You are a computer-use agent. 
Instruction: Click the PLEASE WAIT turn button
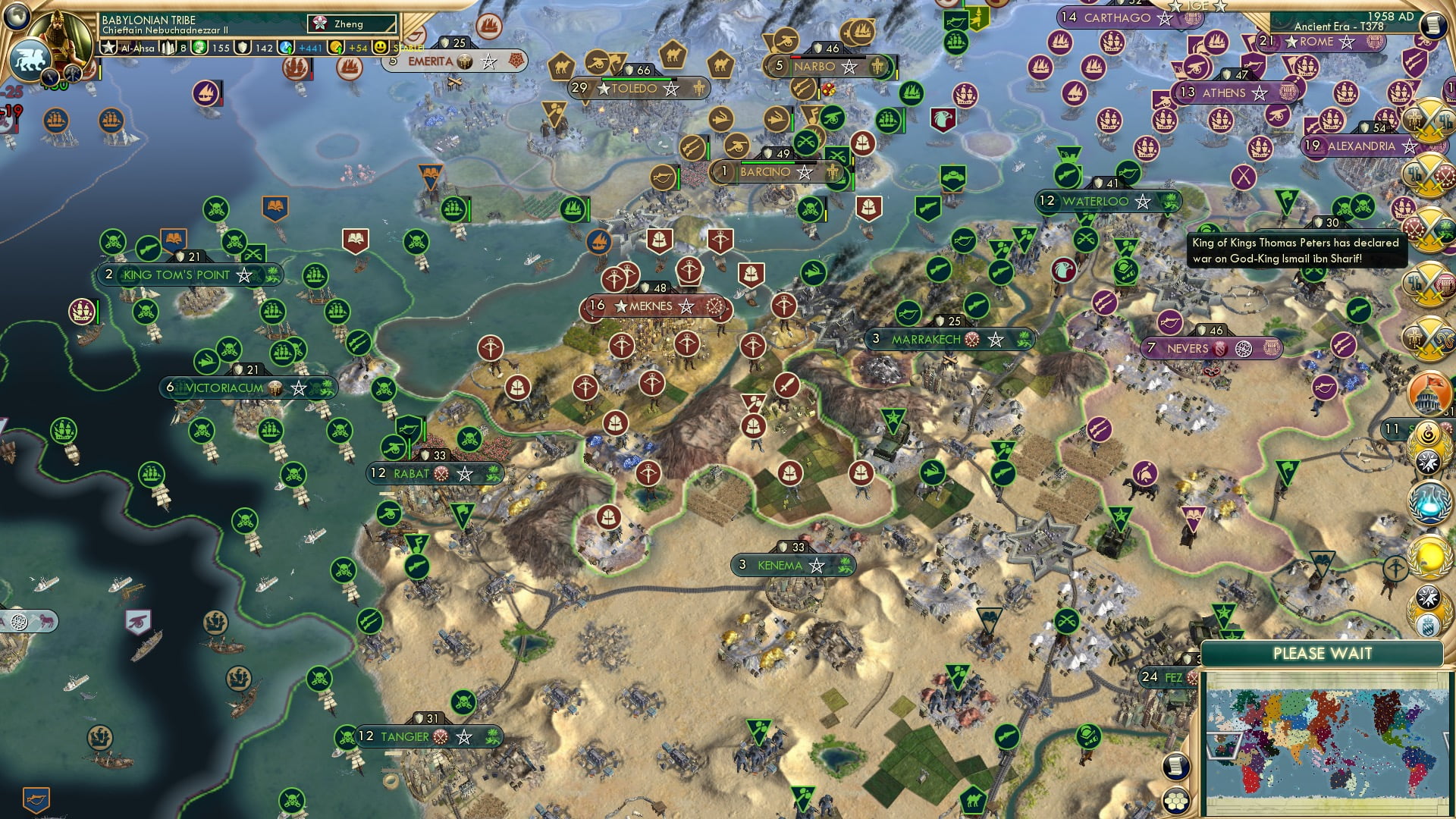(x=1322, y=654)
